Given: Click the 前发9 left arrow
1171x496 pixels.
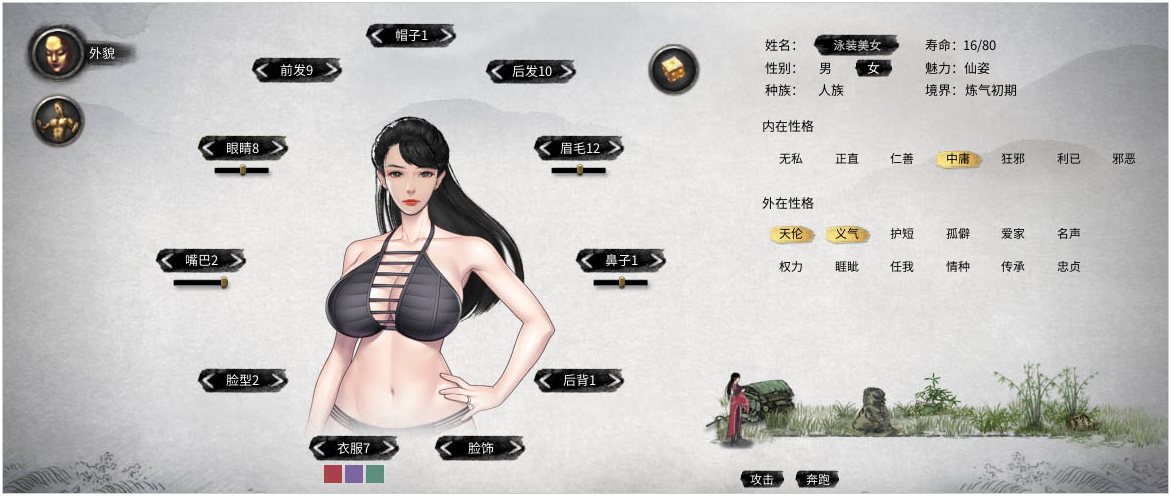Looking at the screenshot, I should [263, 71].
